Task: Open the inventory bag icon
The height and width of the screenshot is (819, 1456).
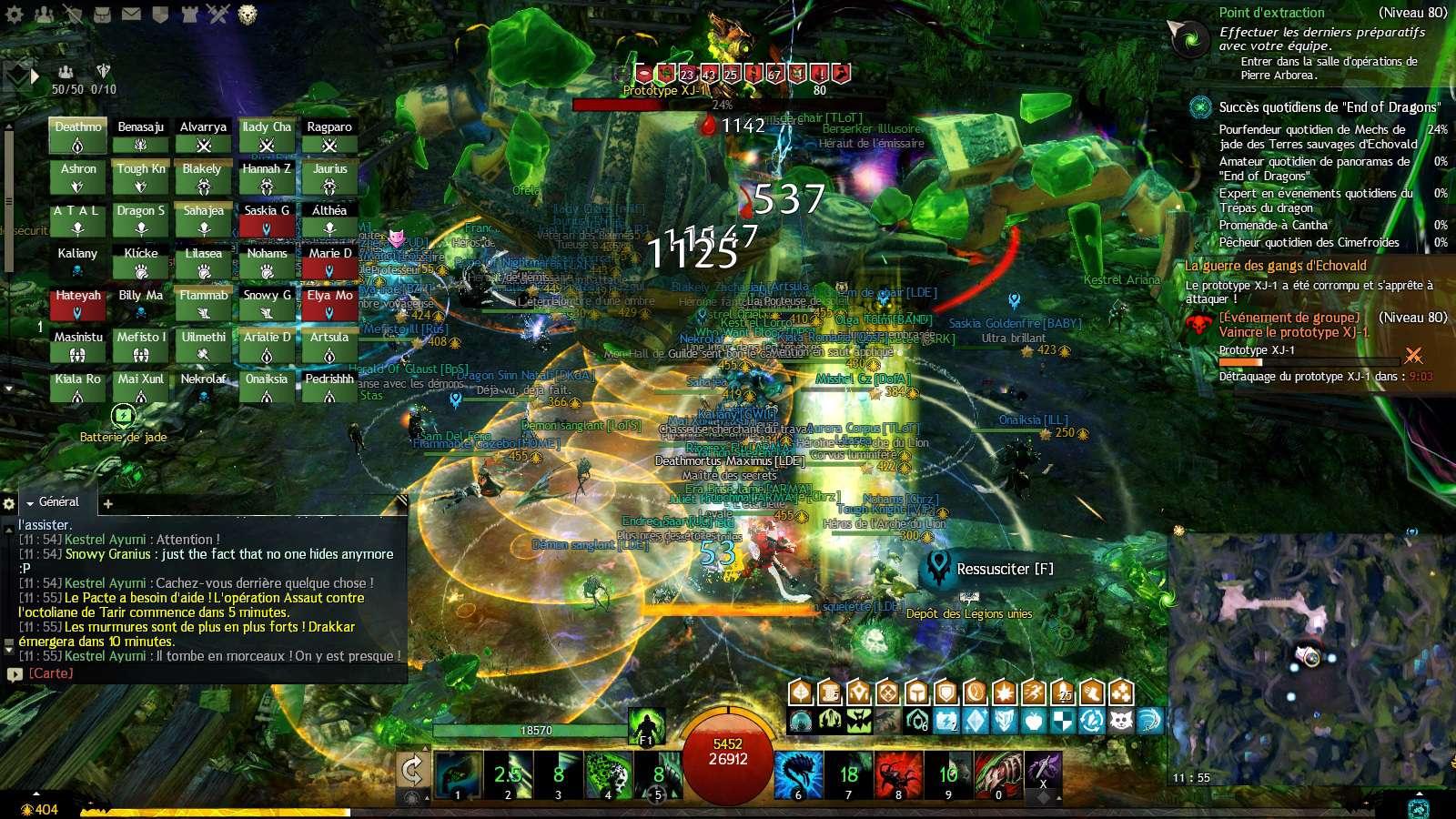Action: point(102,14)
